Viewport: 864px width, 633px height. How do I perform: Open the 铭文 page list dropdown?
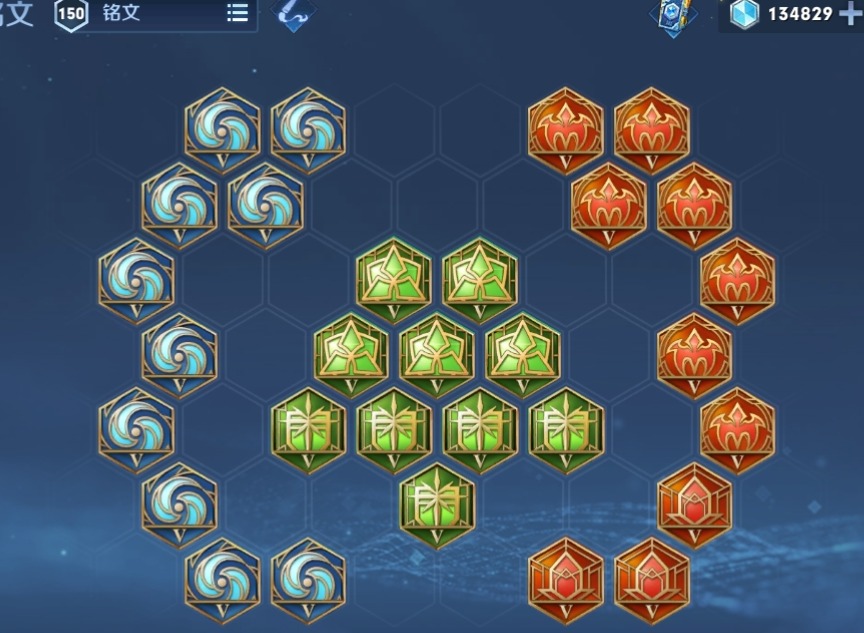(237, 13)
